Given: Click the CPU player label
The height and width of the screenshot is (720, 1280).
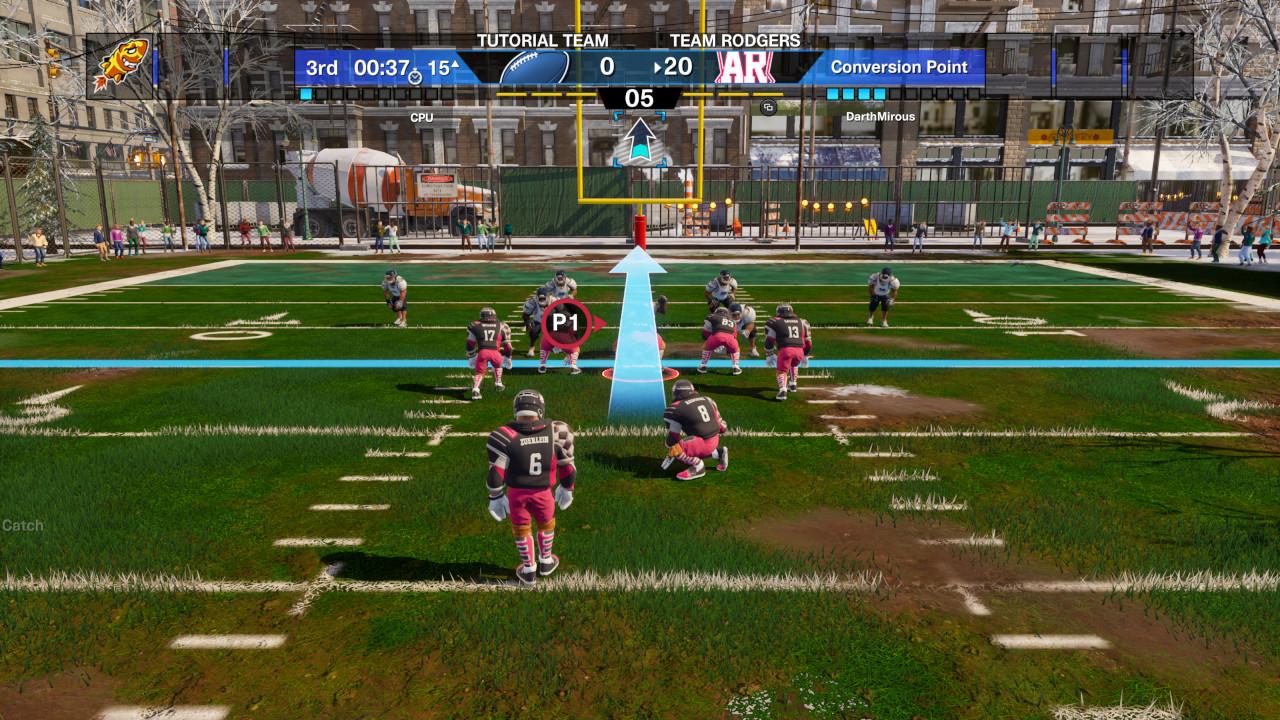Looking at the screenshot, I should (424, 117).
